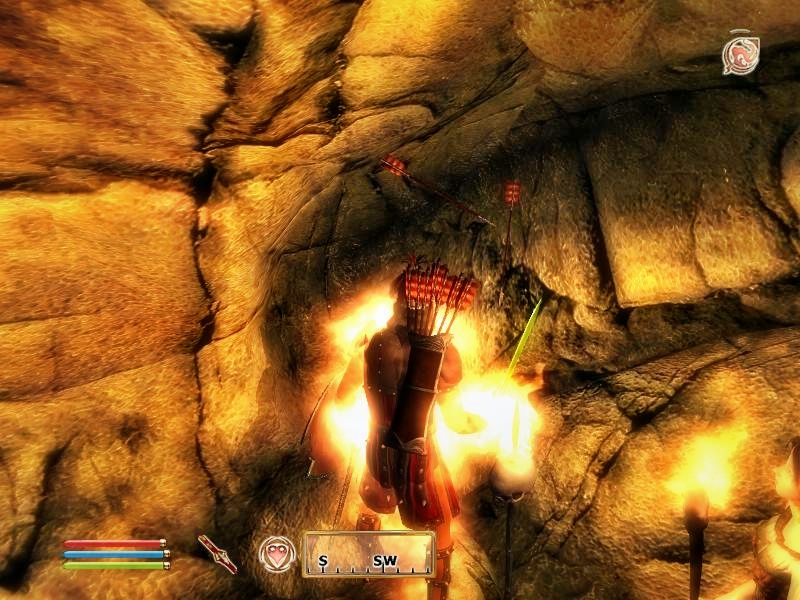Select the heart healing spell icon
Image resolution: width=800 pixels, height=600 pixels.
click(277, 553)
